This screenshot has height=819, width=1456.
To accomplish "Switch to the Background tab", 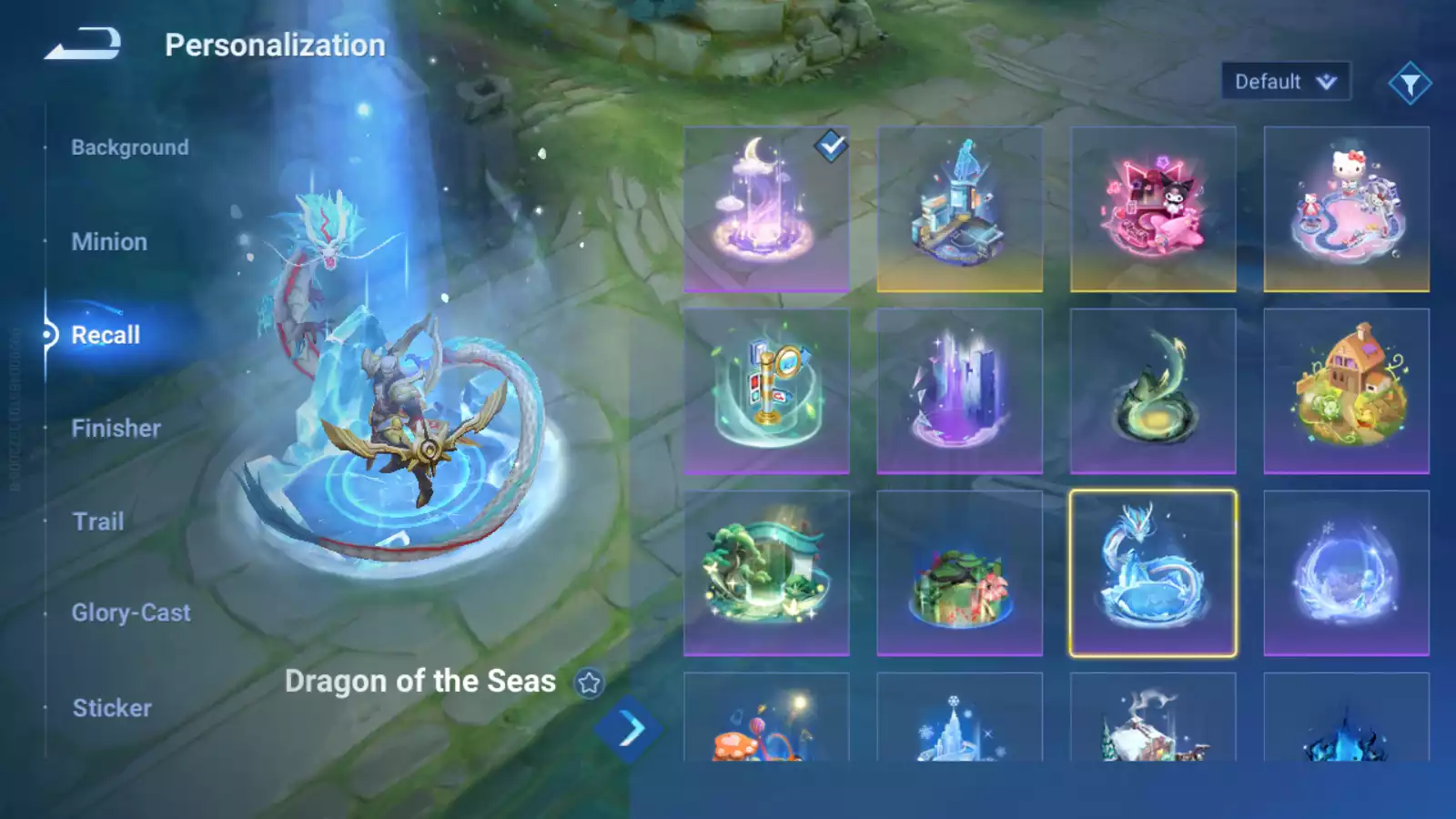I will [x=130, y=147].
